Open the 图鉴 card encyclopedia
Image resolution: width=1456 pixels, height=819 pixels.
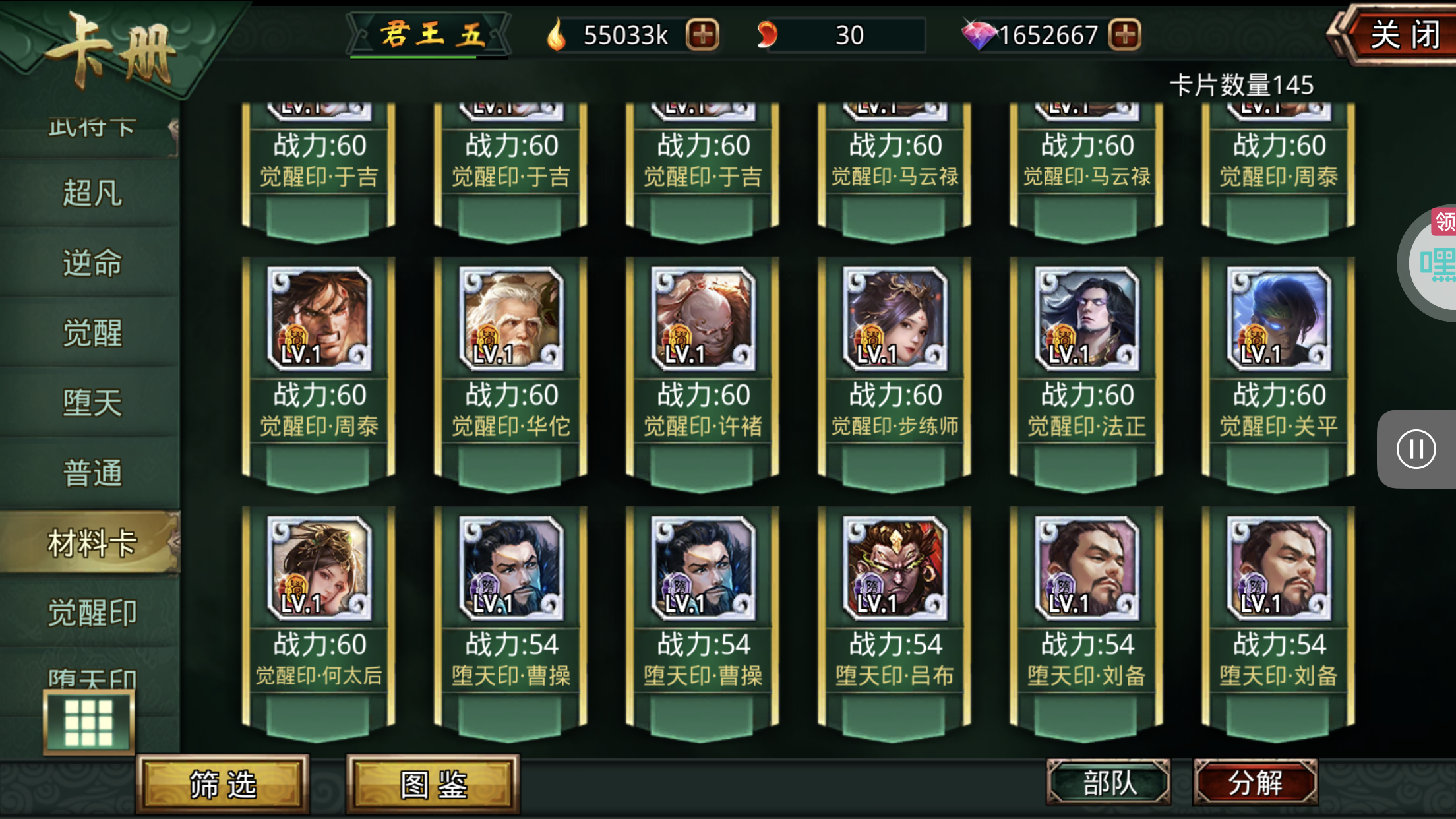point(433,784)
